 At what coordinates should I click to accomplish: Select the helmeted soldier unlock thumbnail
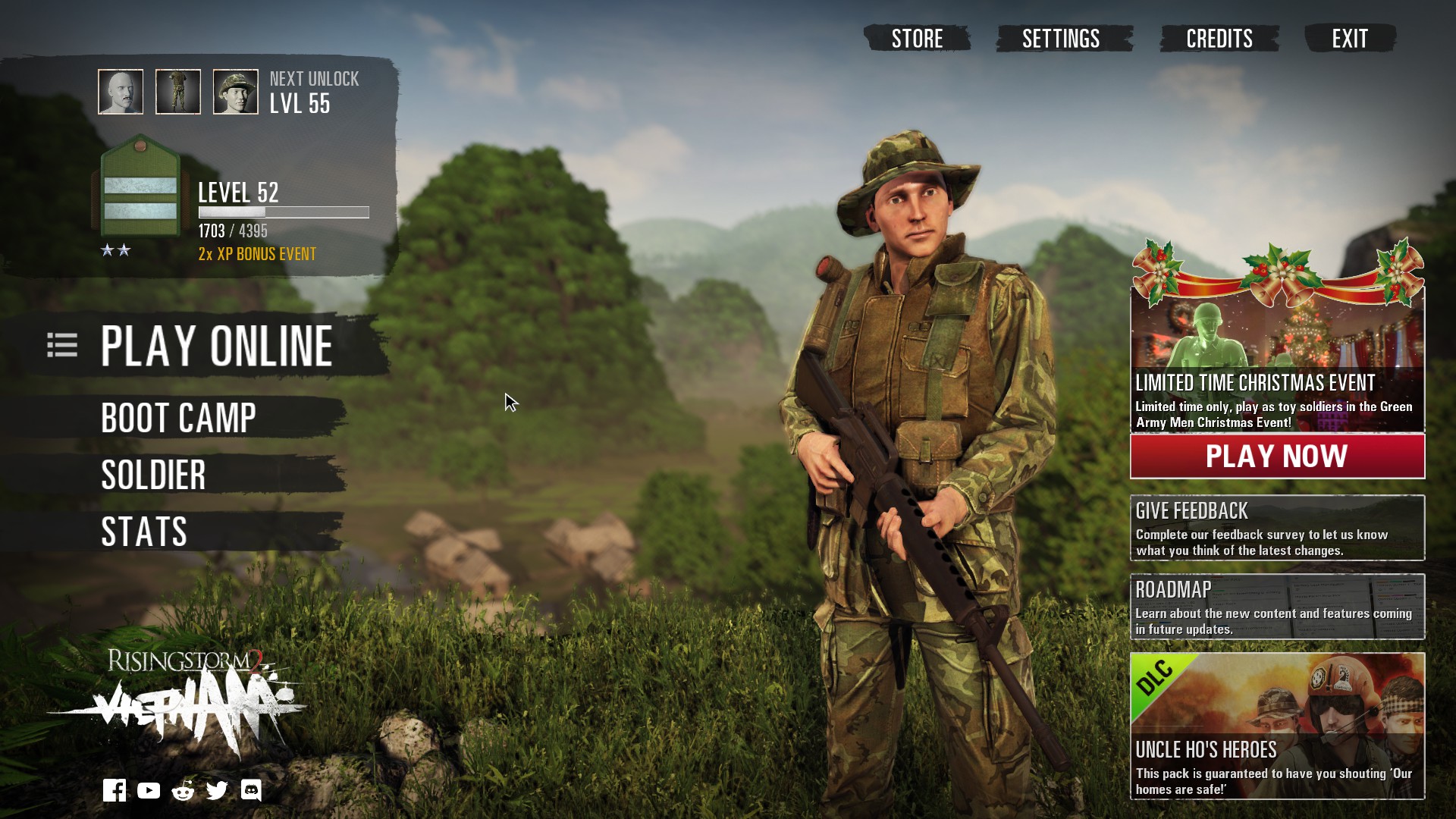[x=236, y=92]
